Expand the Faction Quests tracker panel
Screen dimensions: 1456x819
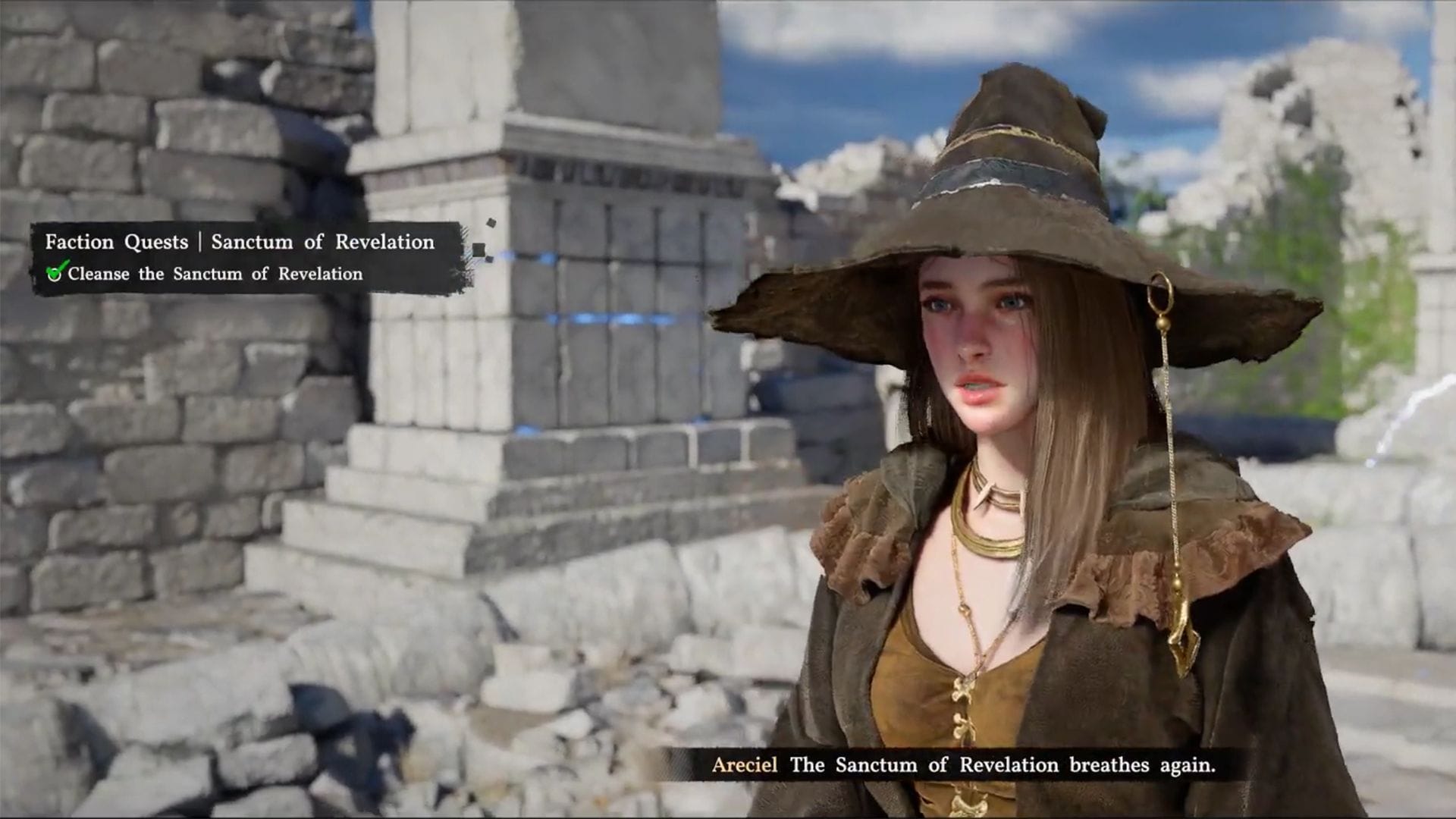click(x=116, y=242)
